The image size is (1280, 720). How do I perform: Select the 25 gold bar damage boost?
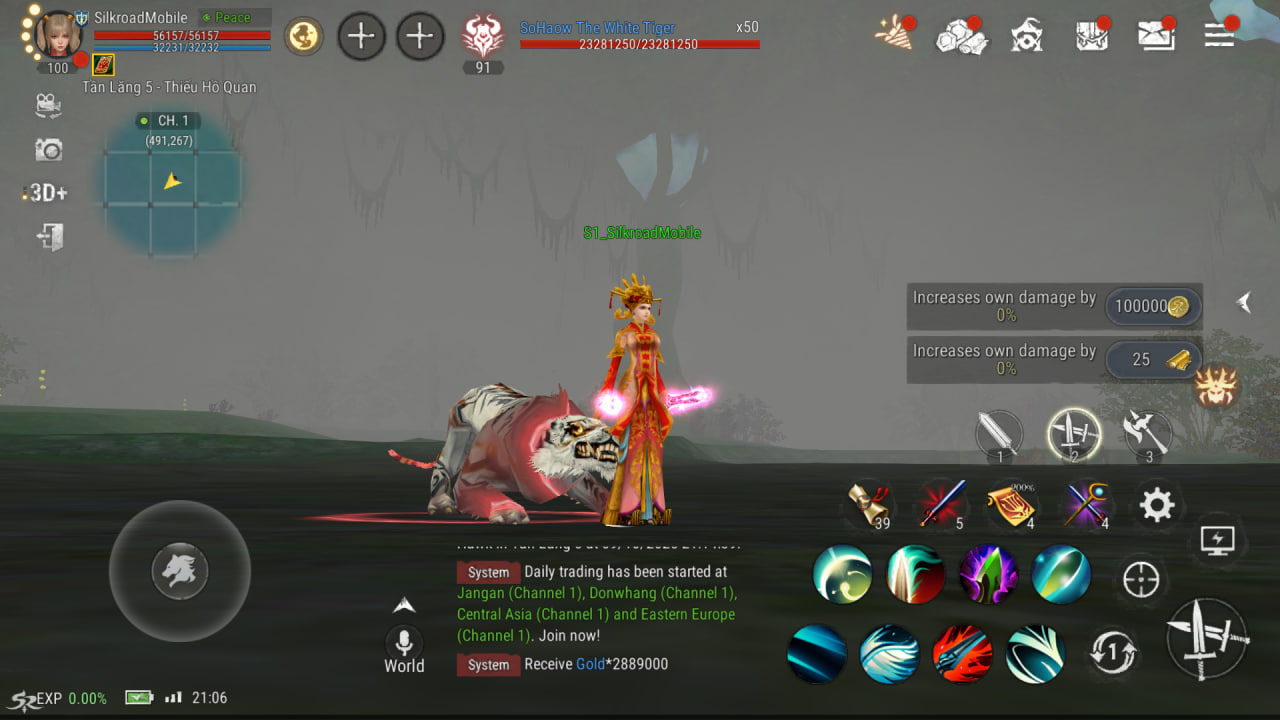tap(1152, 360)
